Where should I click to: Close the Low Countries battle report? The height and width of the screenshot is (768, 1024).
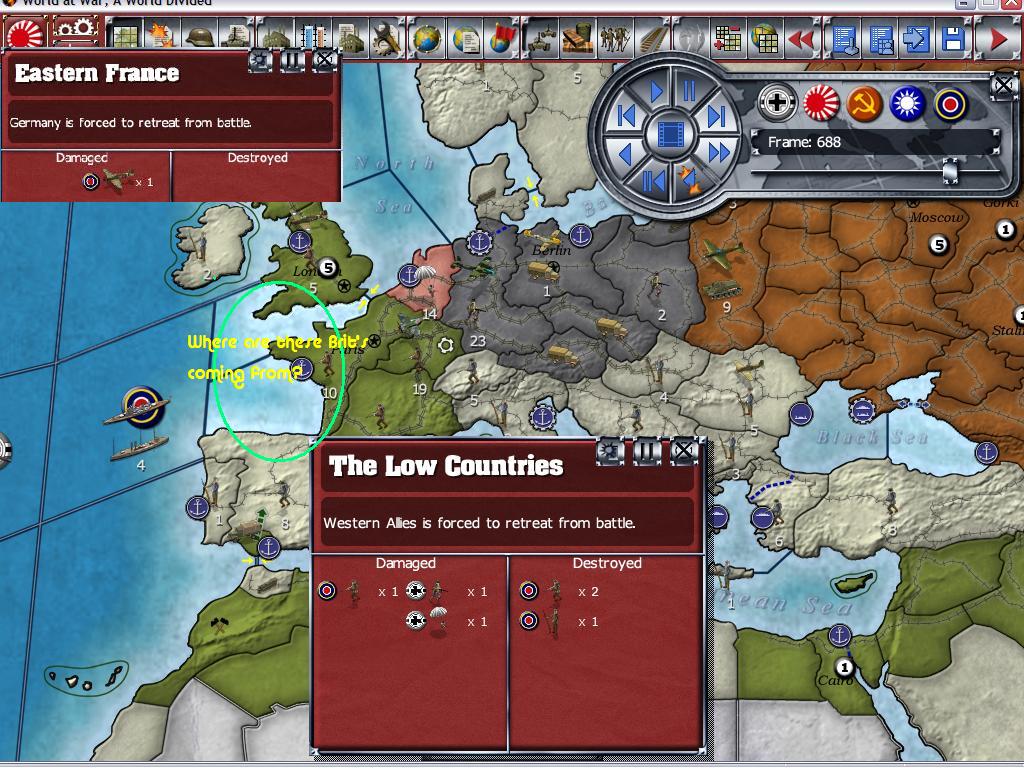(684, 452)
